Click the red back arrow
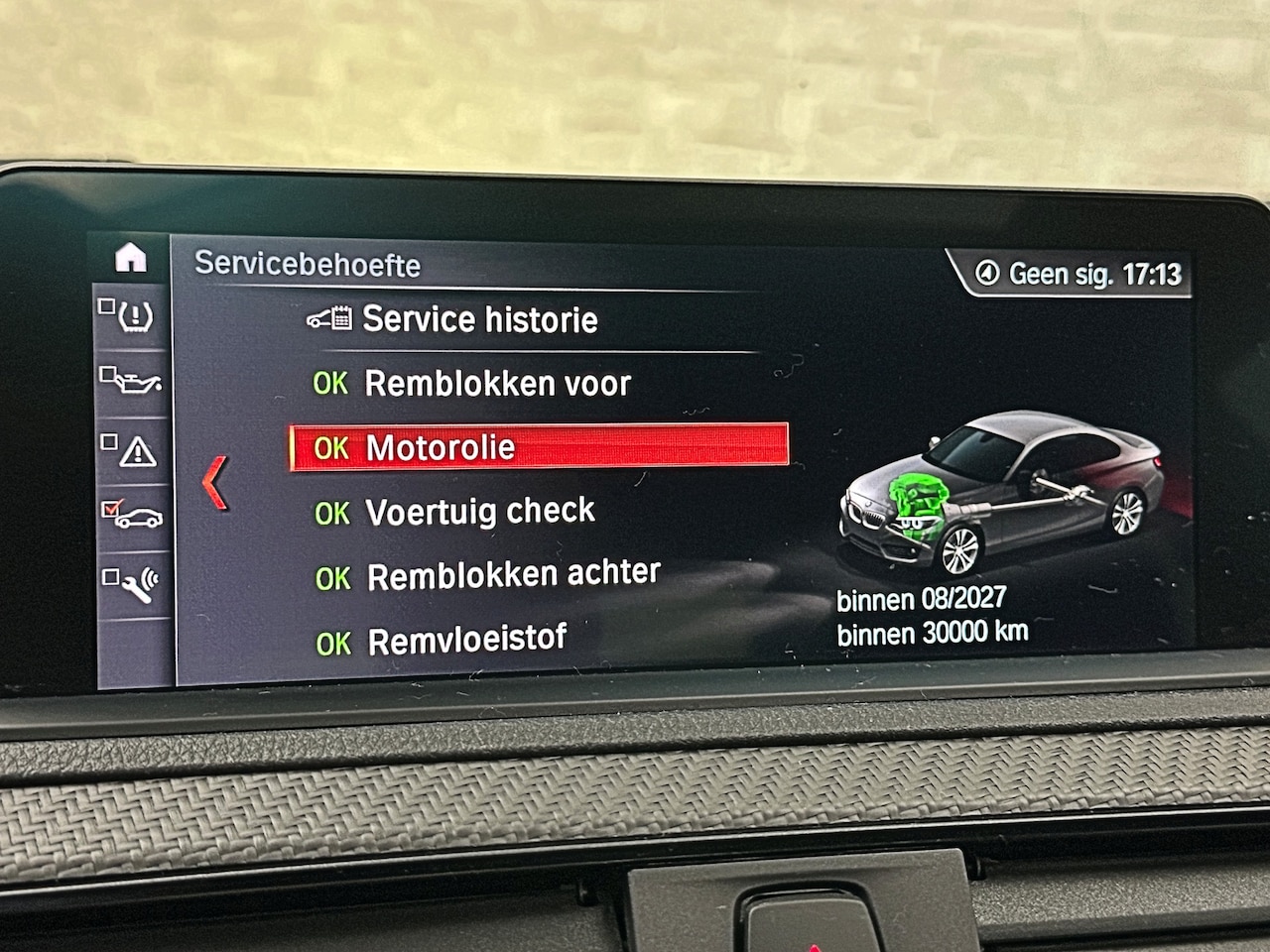1270x952 pixels. pyautogui.click(x=215, y=483)
